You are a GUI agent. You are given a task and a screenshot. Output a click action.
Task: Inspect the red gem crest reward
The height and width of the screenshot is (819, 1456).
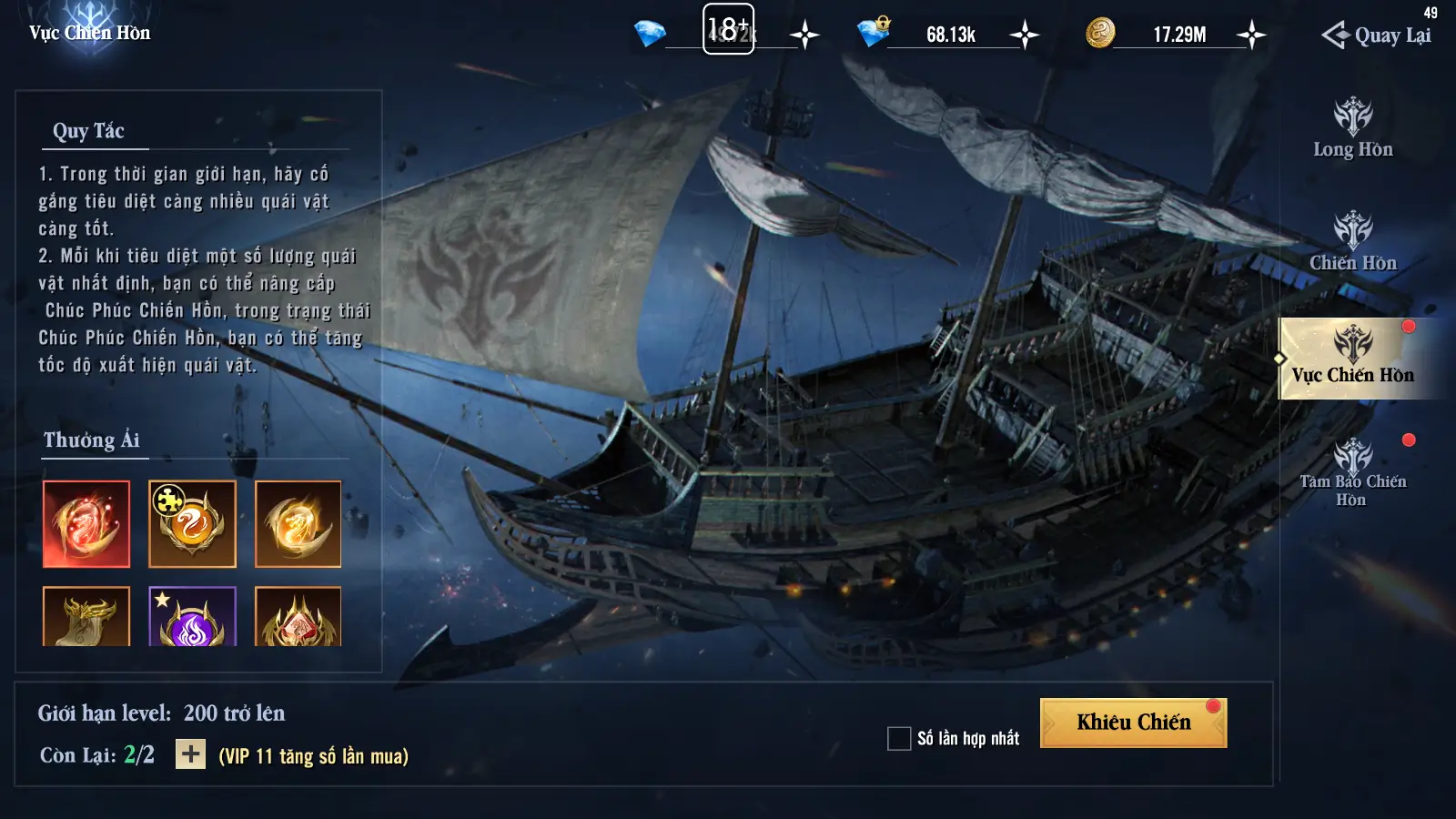point(298,618)
